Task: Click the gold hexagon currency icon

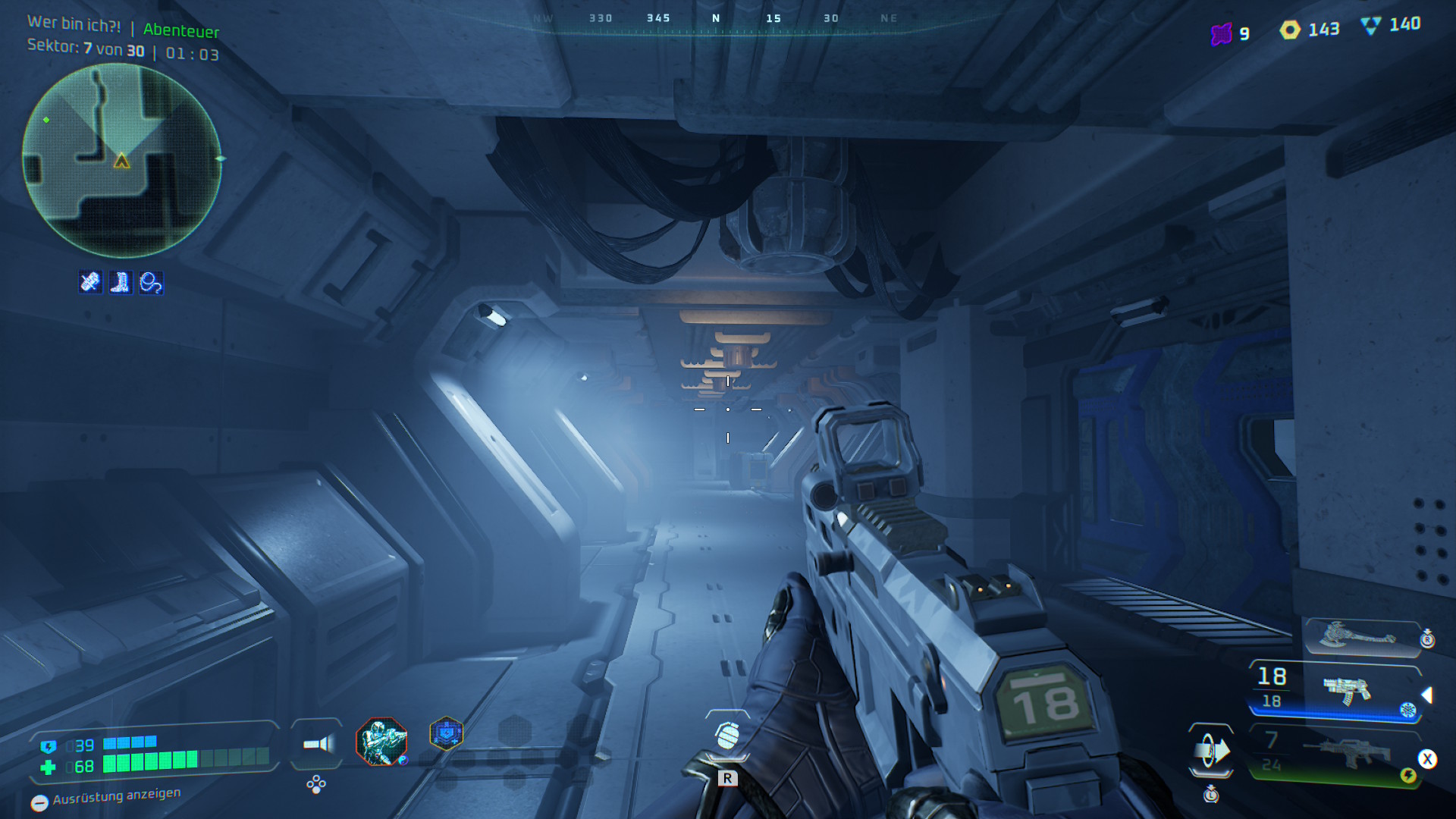Action: pyautogui.click(x=1290, y=30)
